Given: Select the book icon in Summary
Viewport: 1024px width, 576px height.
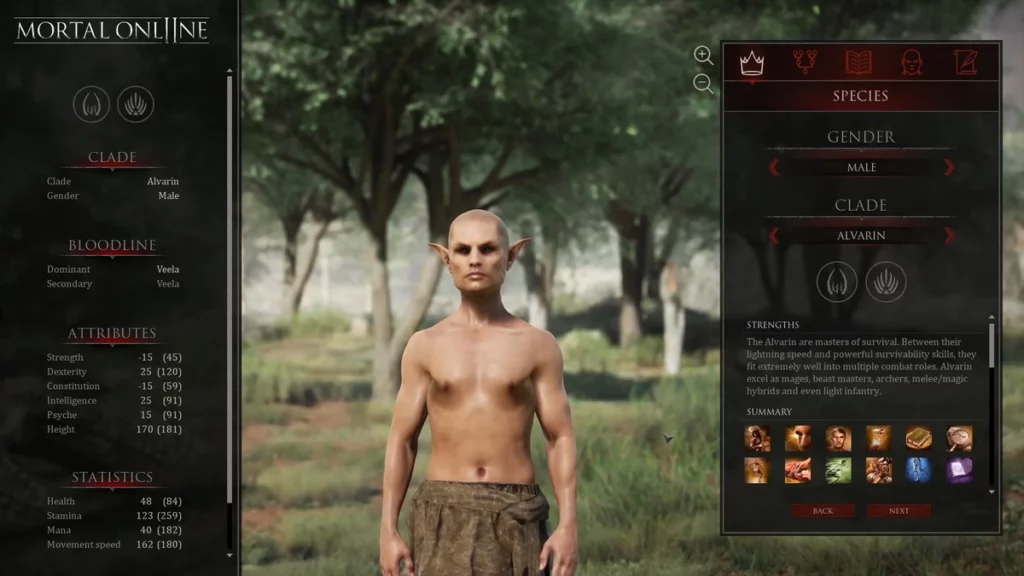Looking at the screenshot, I should (x=919, y=438).
